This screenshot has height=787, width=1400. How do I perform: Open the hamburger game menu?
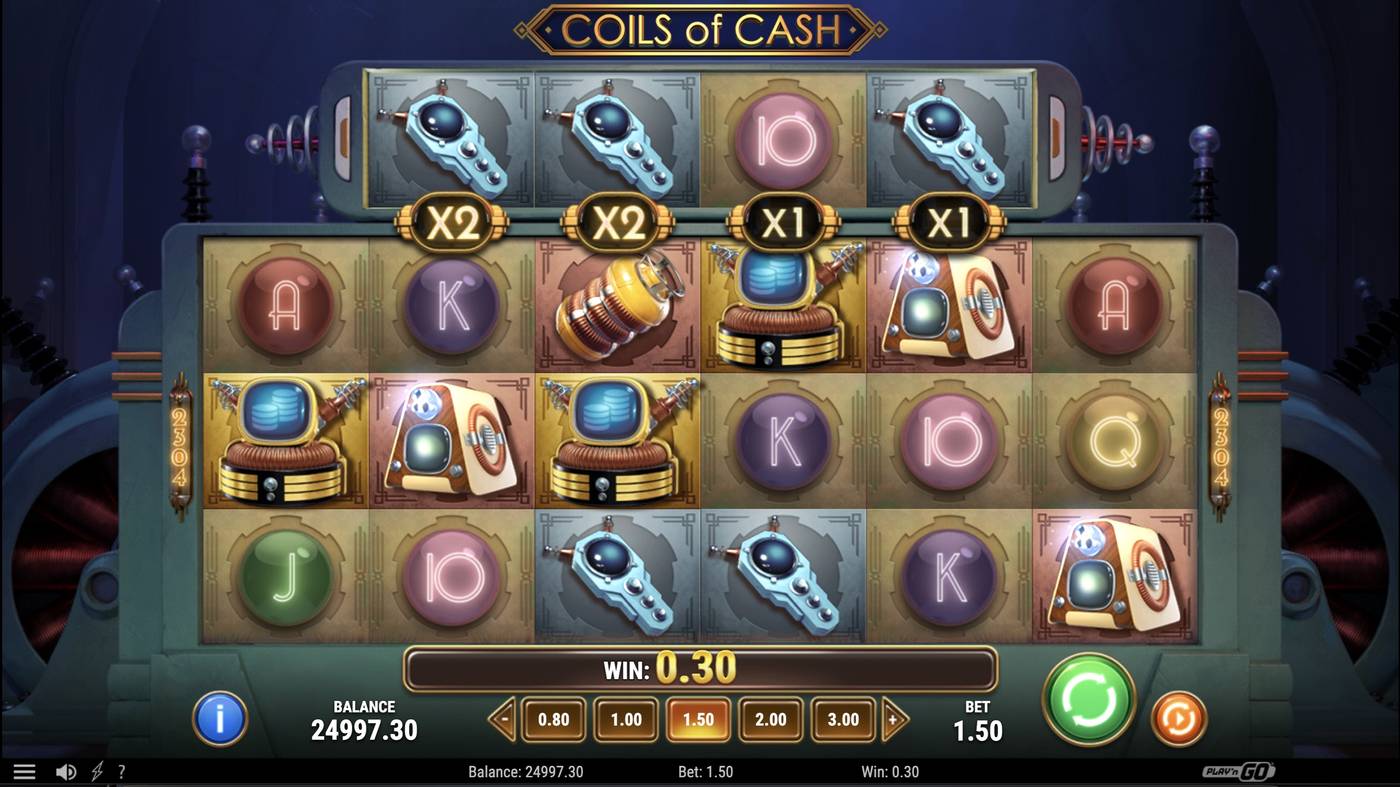(x=24, y=771)
